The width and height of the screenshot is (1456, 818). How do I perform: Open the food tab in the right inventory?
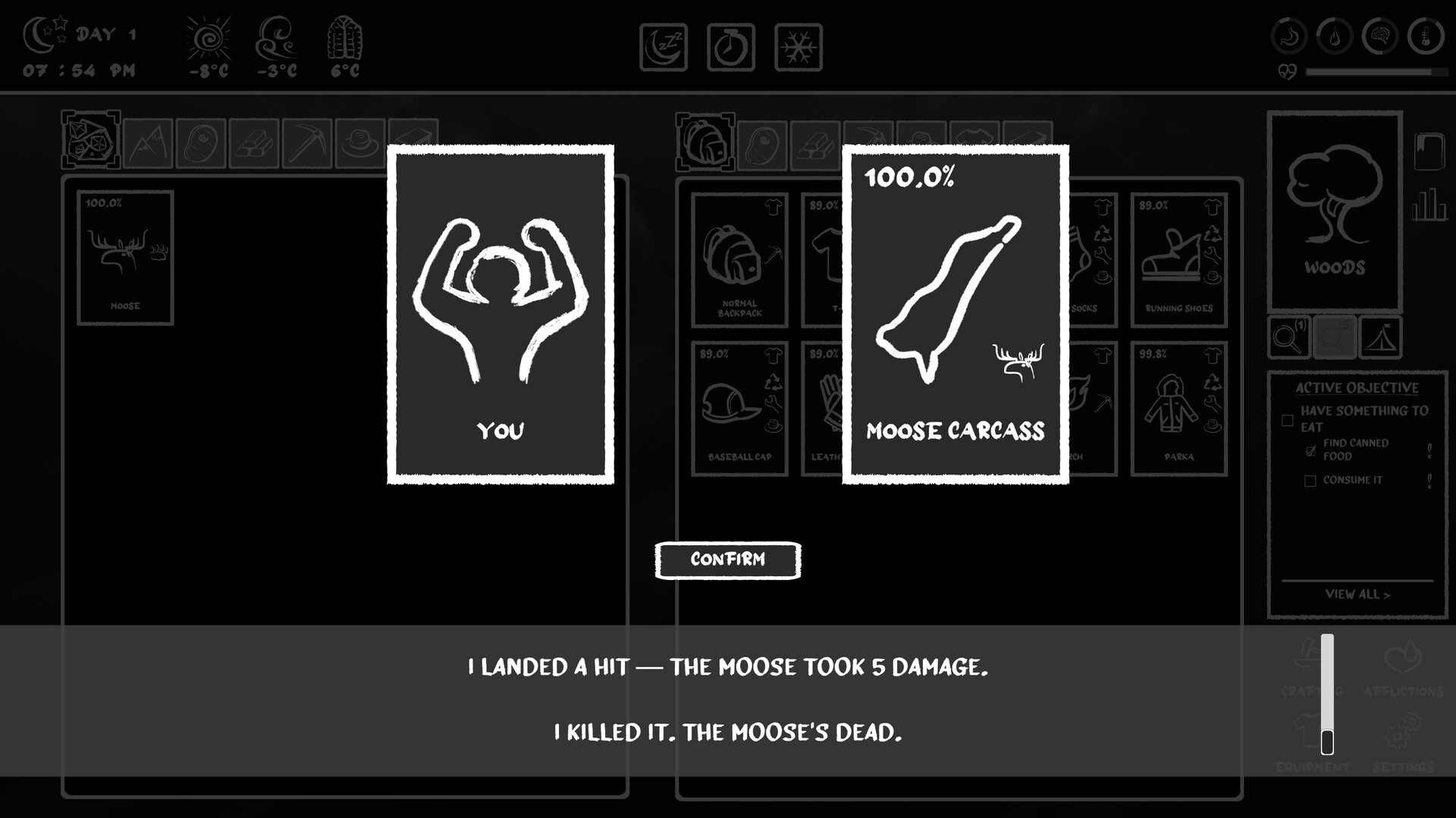click(762, 143)
